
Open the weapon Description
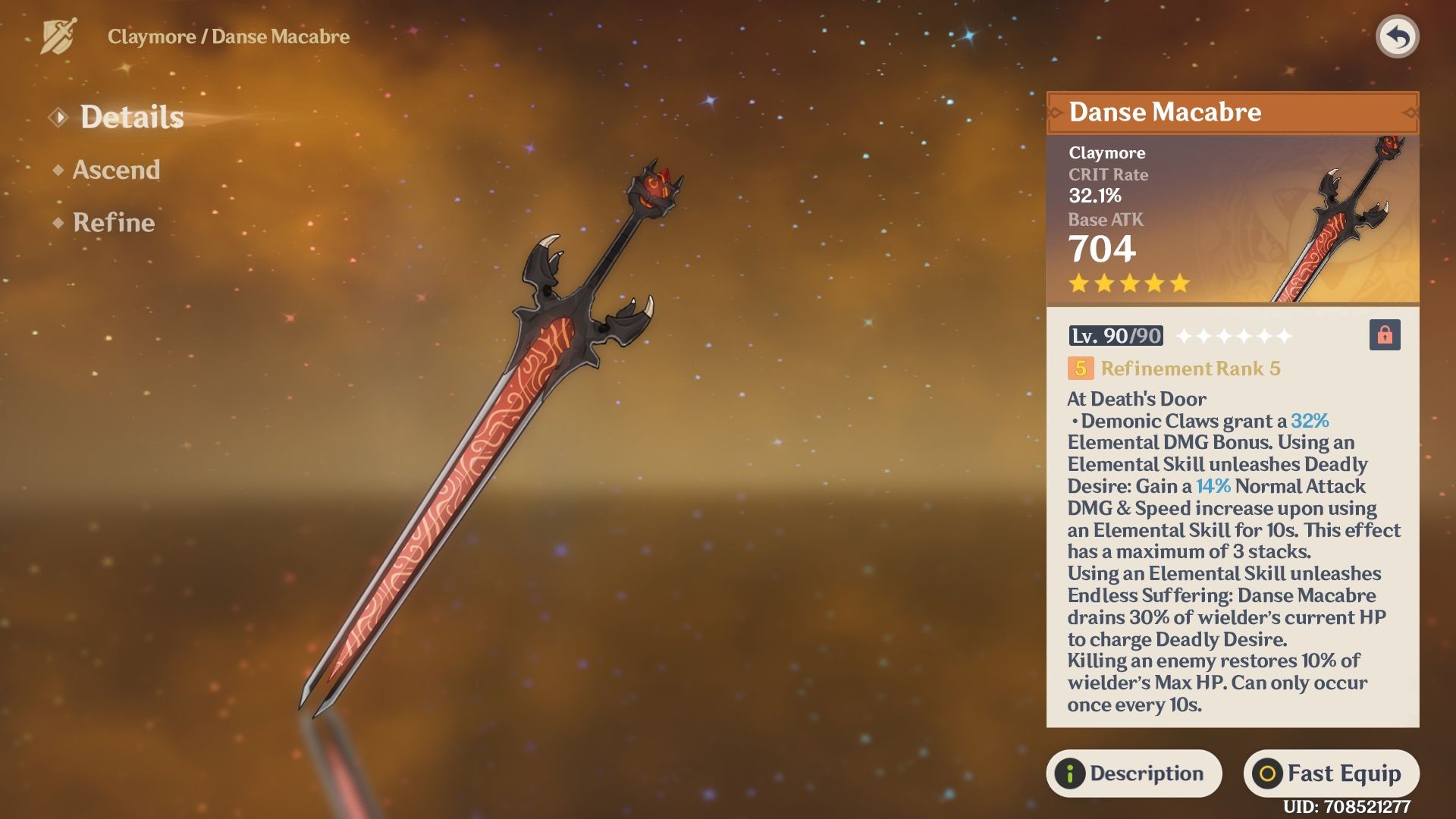click(1134, 773)
